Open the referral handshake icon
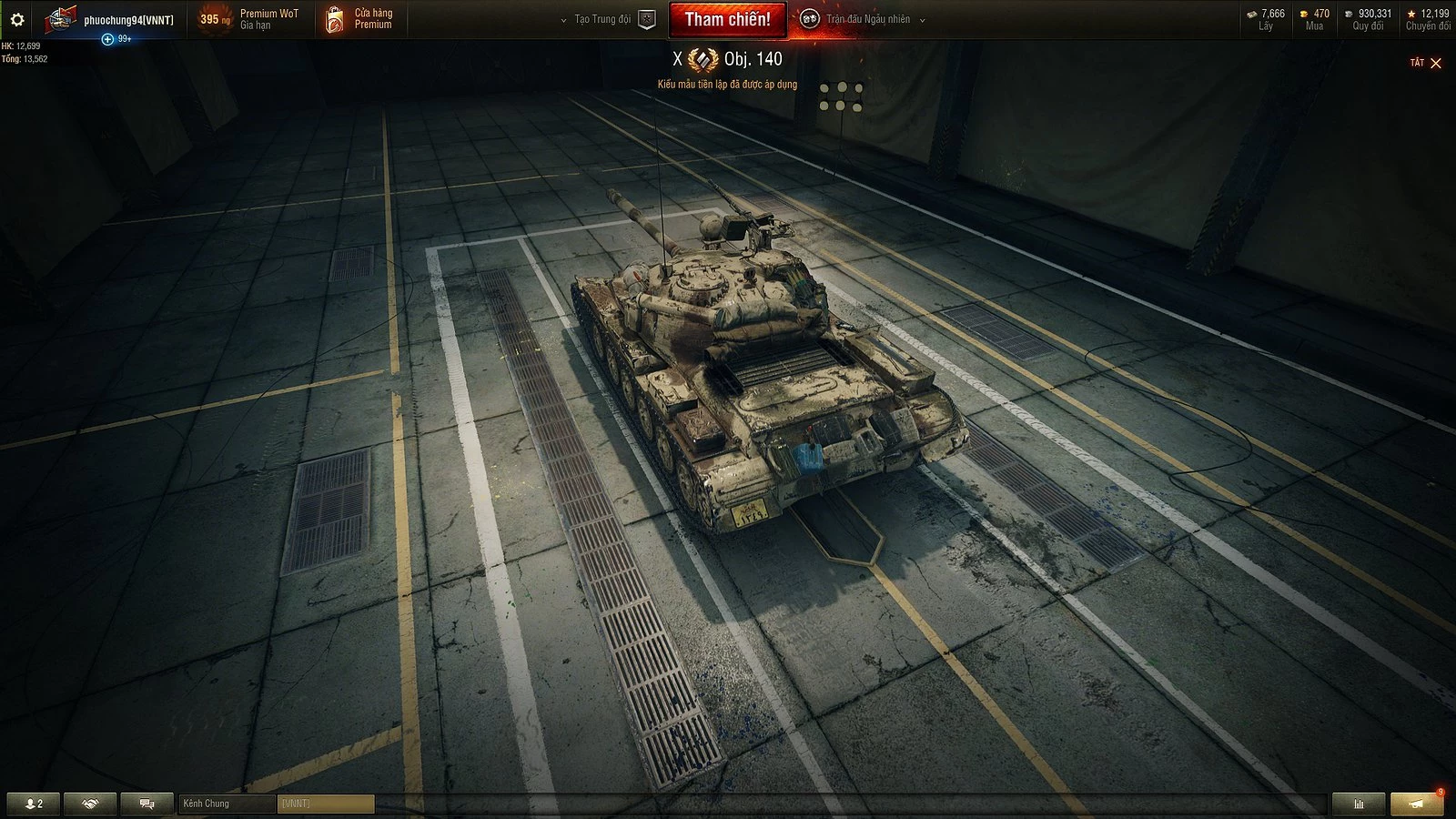Viewport: 1456px width, 819px height. [88, 803]
